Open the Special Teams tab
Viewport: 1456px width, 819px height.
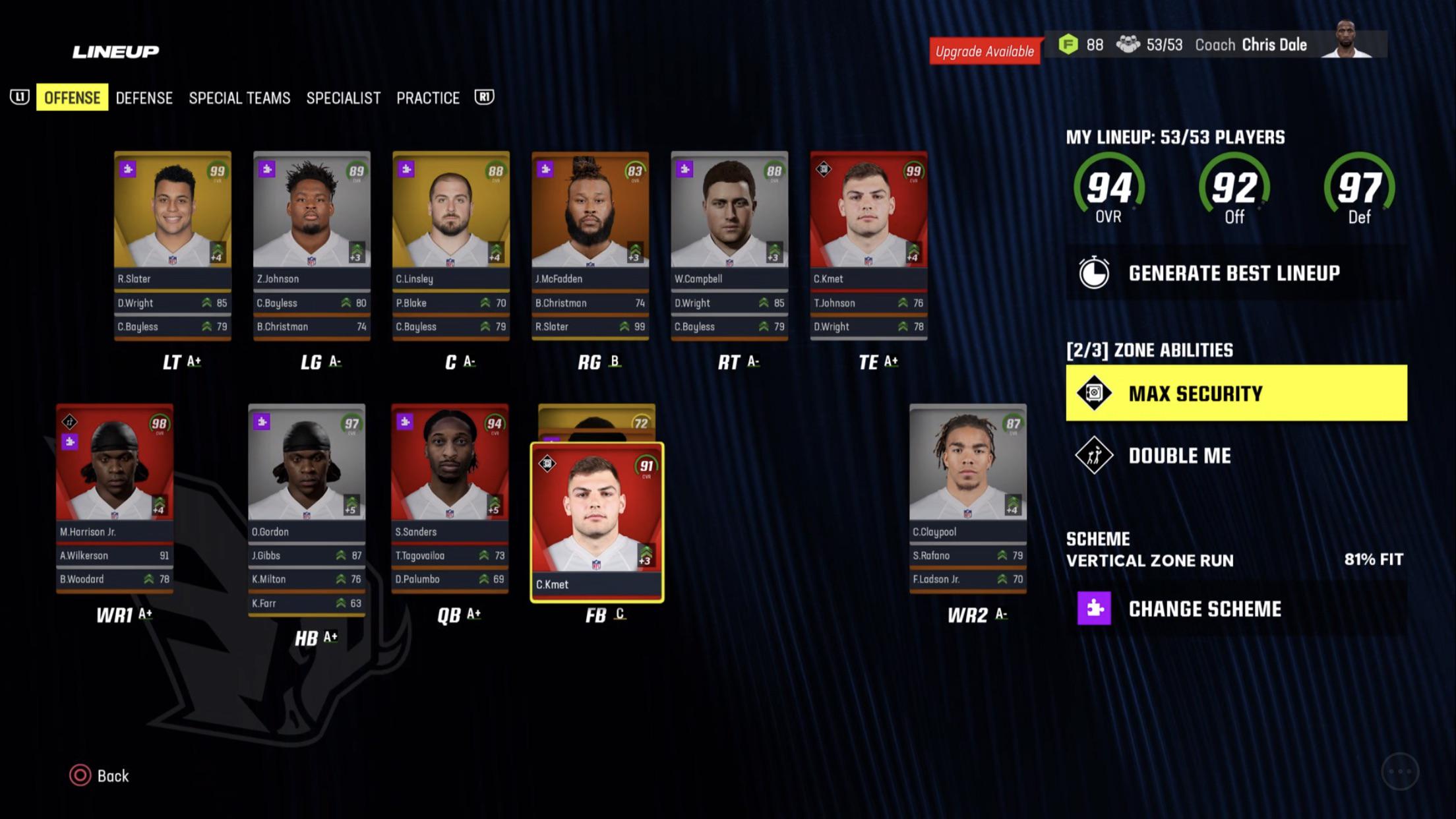(239, 98)
